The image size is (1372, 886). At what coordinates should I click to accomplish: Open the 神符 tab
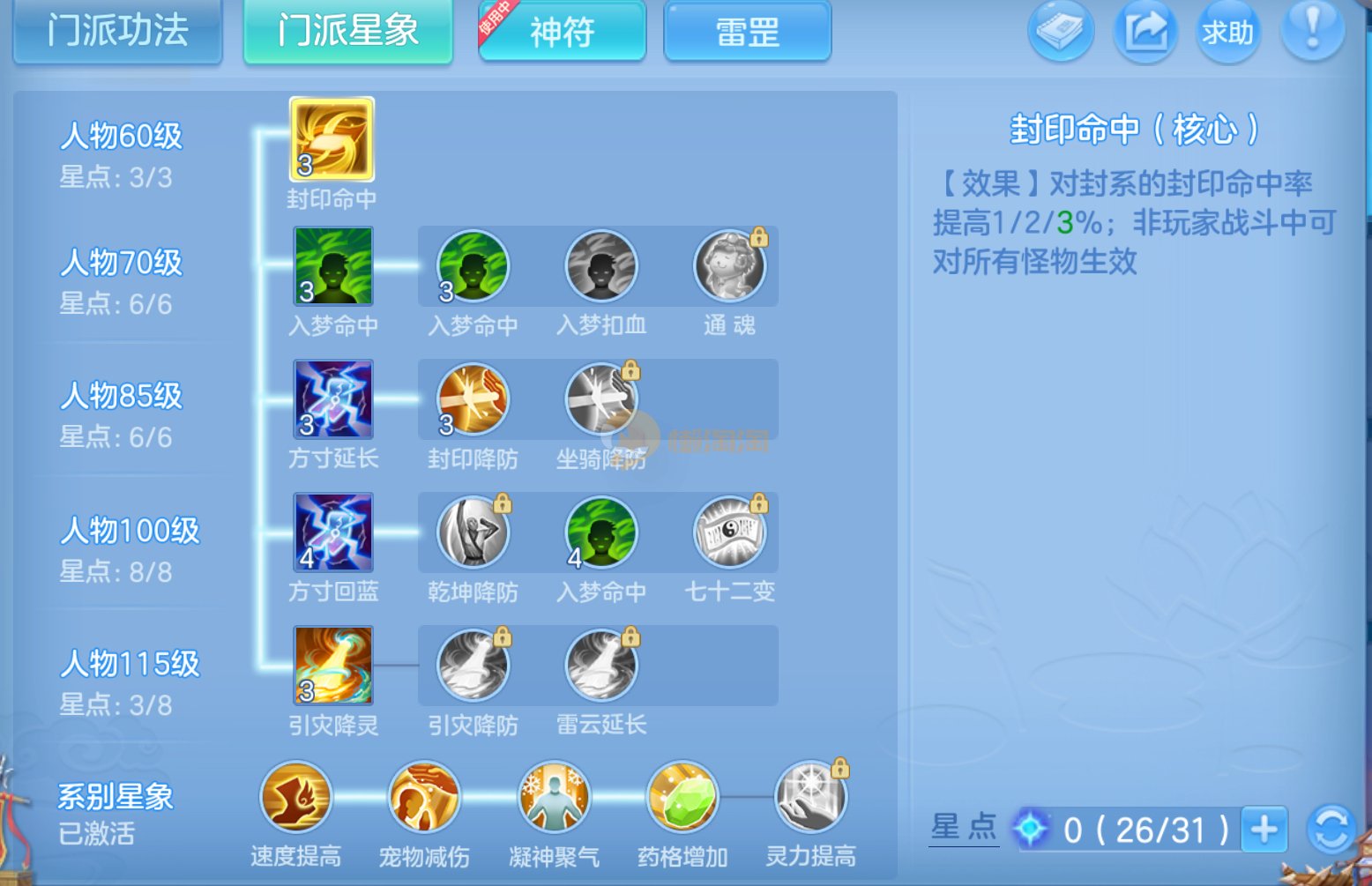562,32
